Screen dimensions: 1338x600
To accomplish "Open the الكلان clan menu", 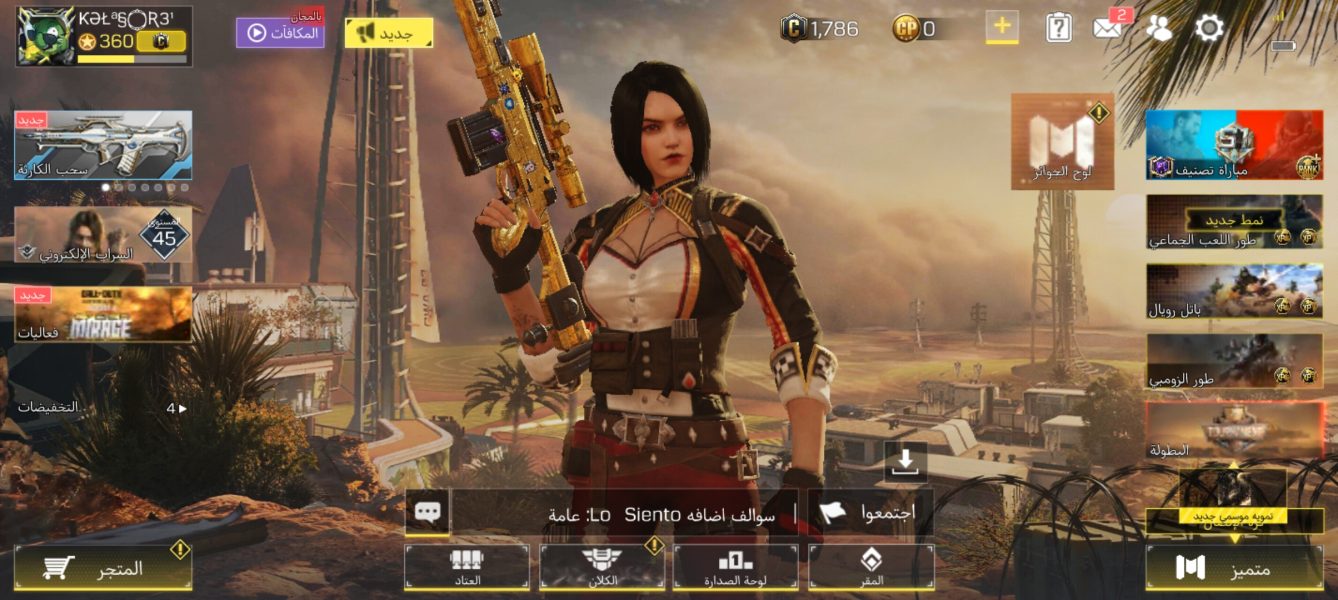I will point(602,567).
